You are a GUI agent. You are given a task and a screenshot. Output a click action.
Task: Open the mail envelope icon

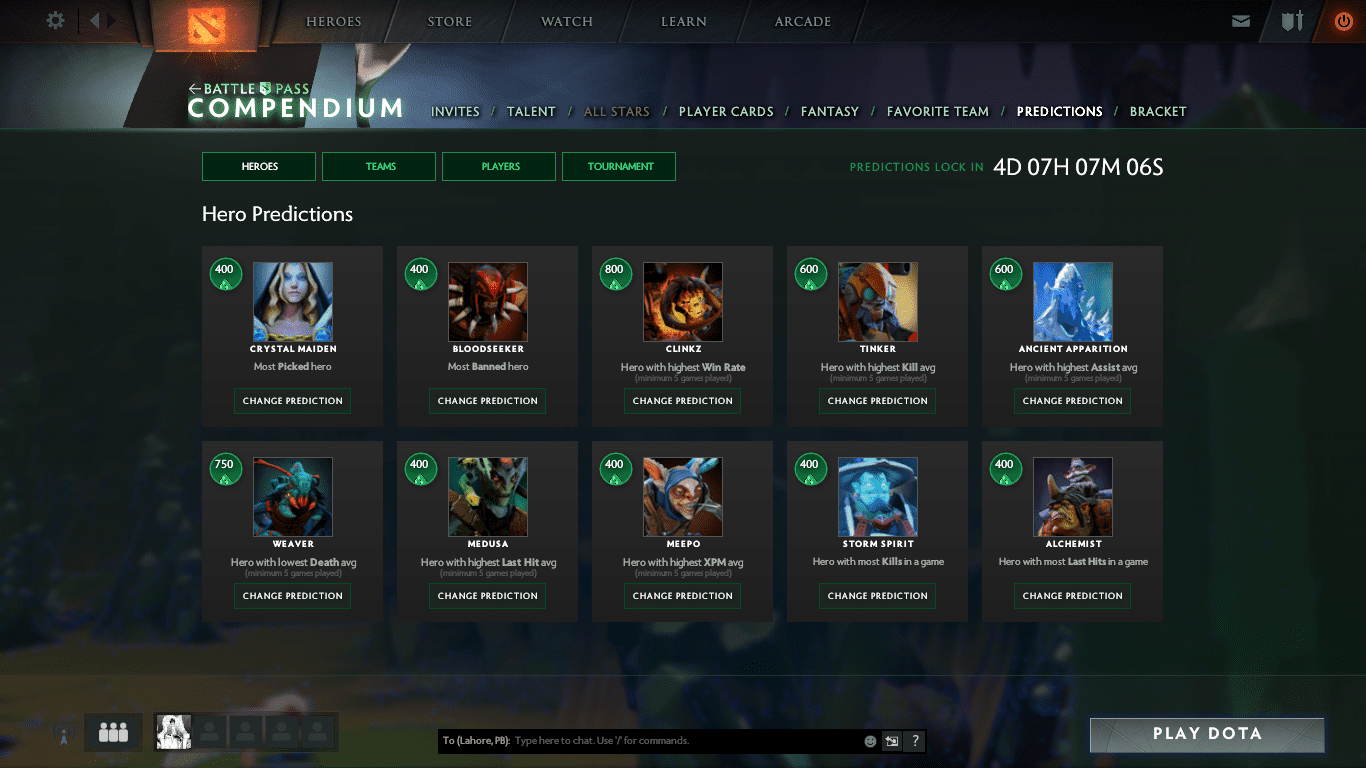(1241, 21)
